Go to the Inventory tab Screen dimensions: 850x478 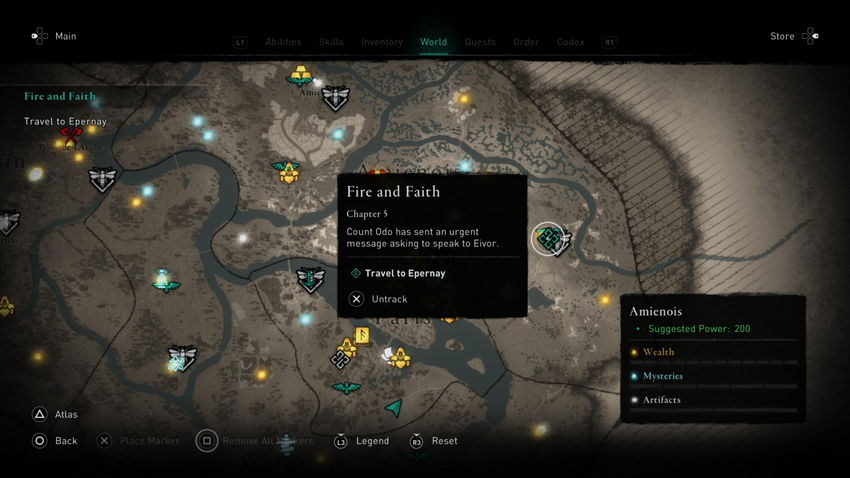pos(382,42)
